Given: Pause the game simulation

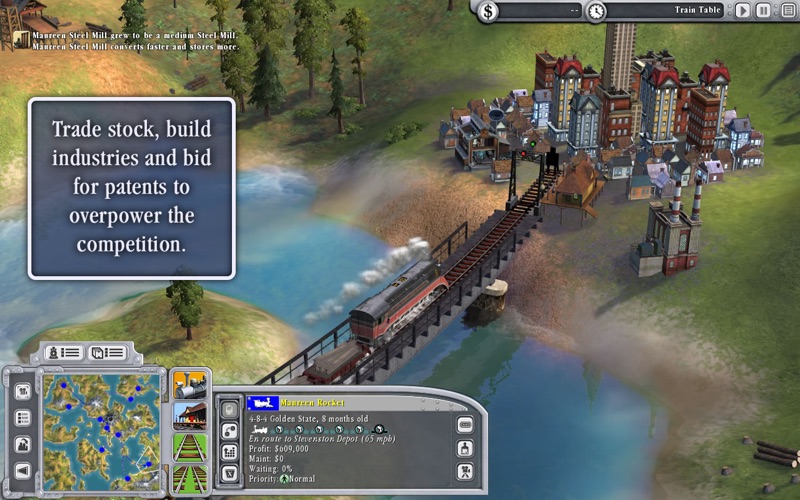Looking at the screenshot, I should click(763, 11).
